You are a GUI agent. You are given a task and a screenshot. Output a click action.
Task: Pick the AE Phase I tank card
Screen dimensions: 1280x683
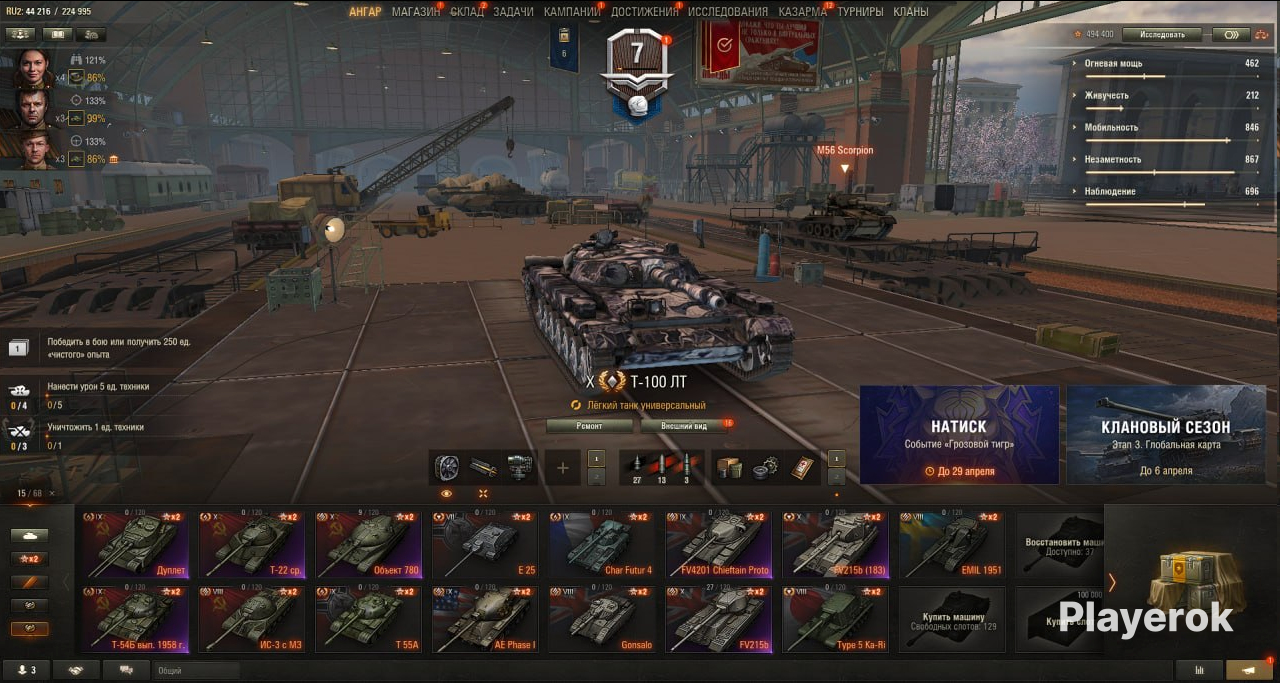485,620
